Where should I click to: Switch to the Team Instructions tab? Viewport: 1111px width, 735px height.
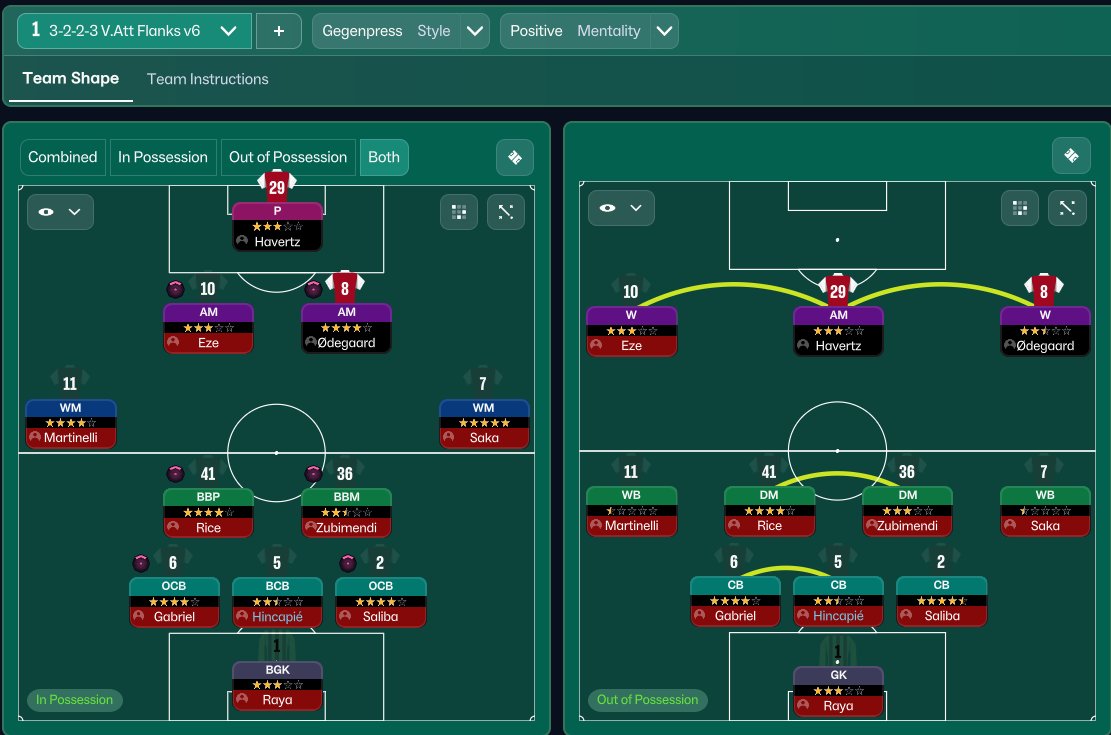click(207, 79)
